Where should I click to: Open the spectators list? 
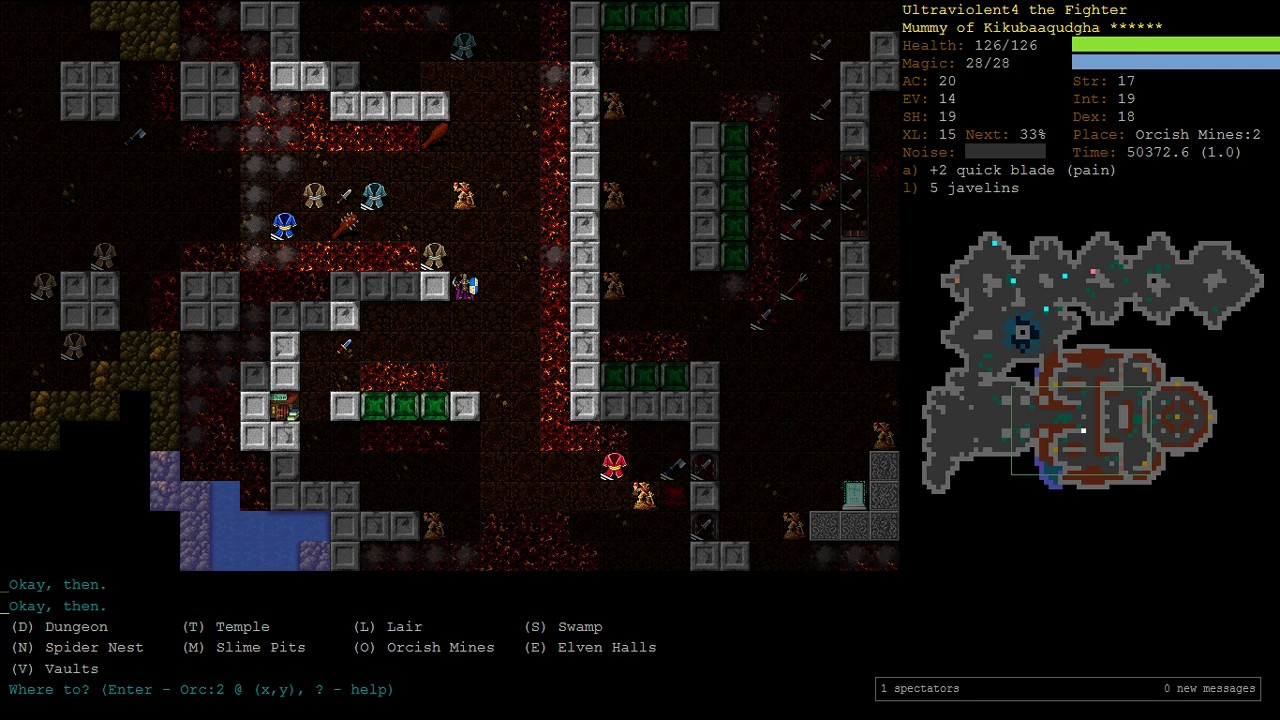pyautogui.click(x=920, y=688)
